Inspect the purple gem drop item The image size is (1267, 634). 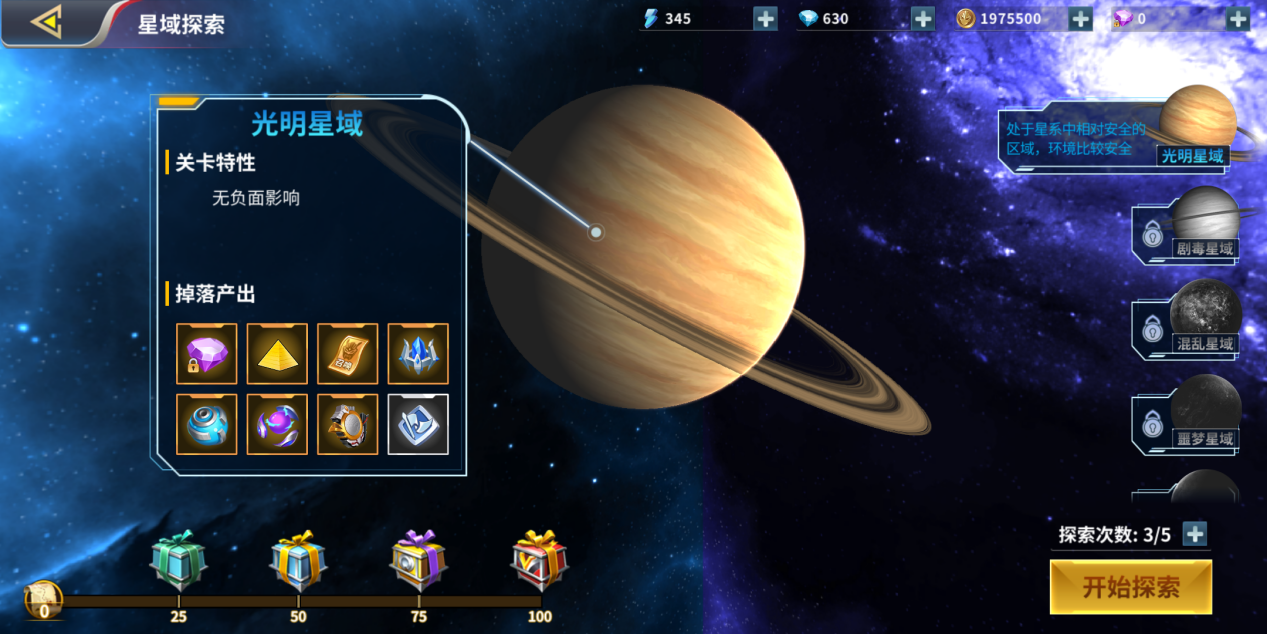click(x=207, y=354)
